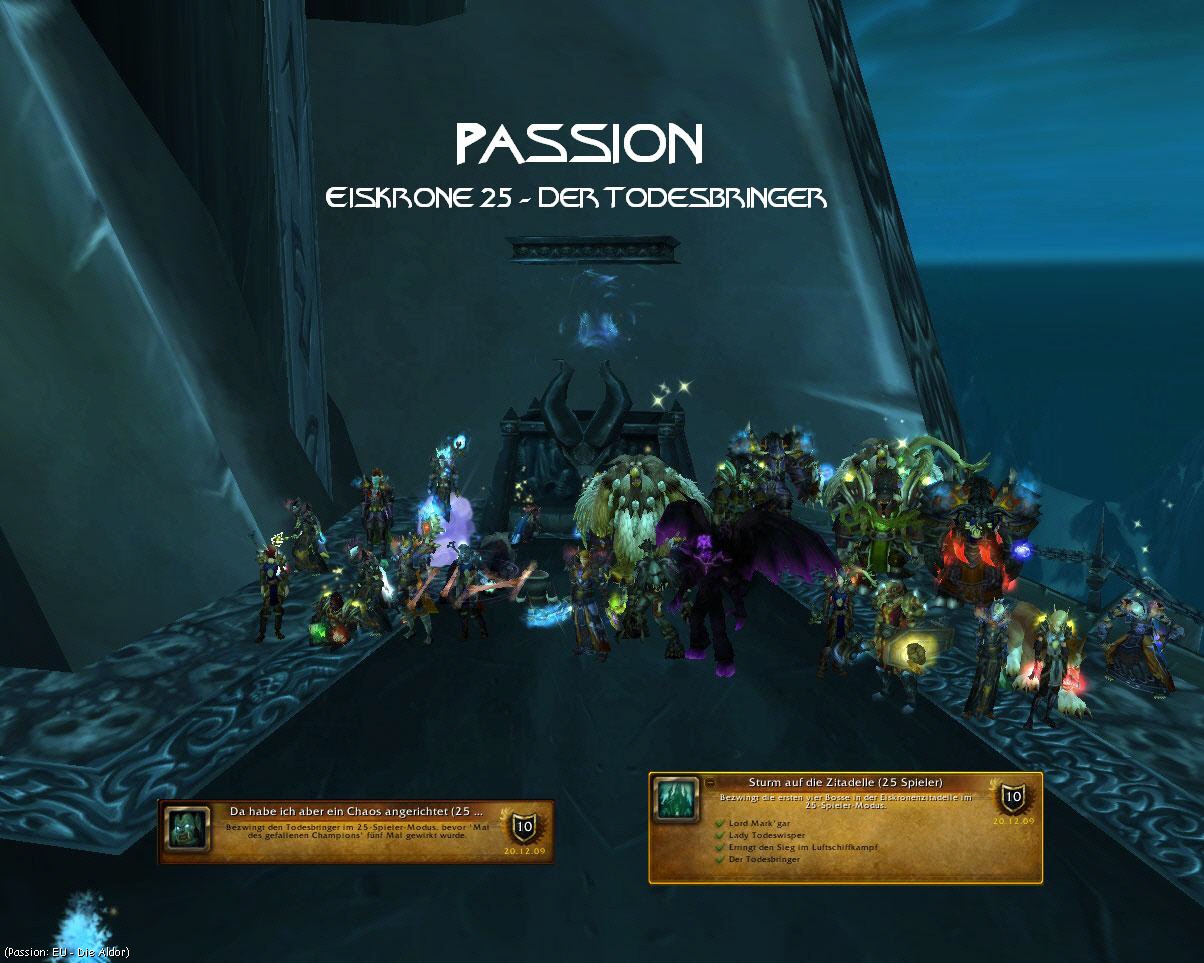Click the Icecrown Citadel achievement icon
1204x963 pixels.
click(x=678, y=800)
